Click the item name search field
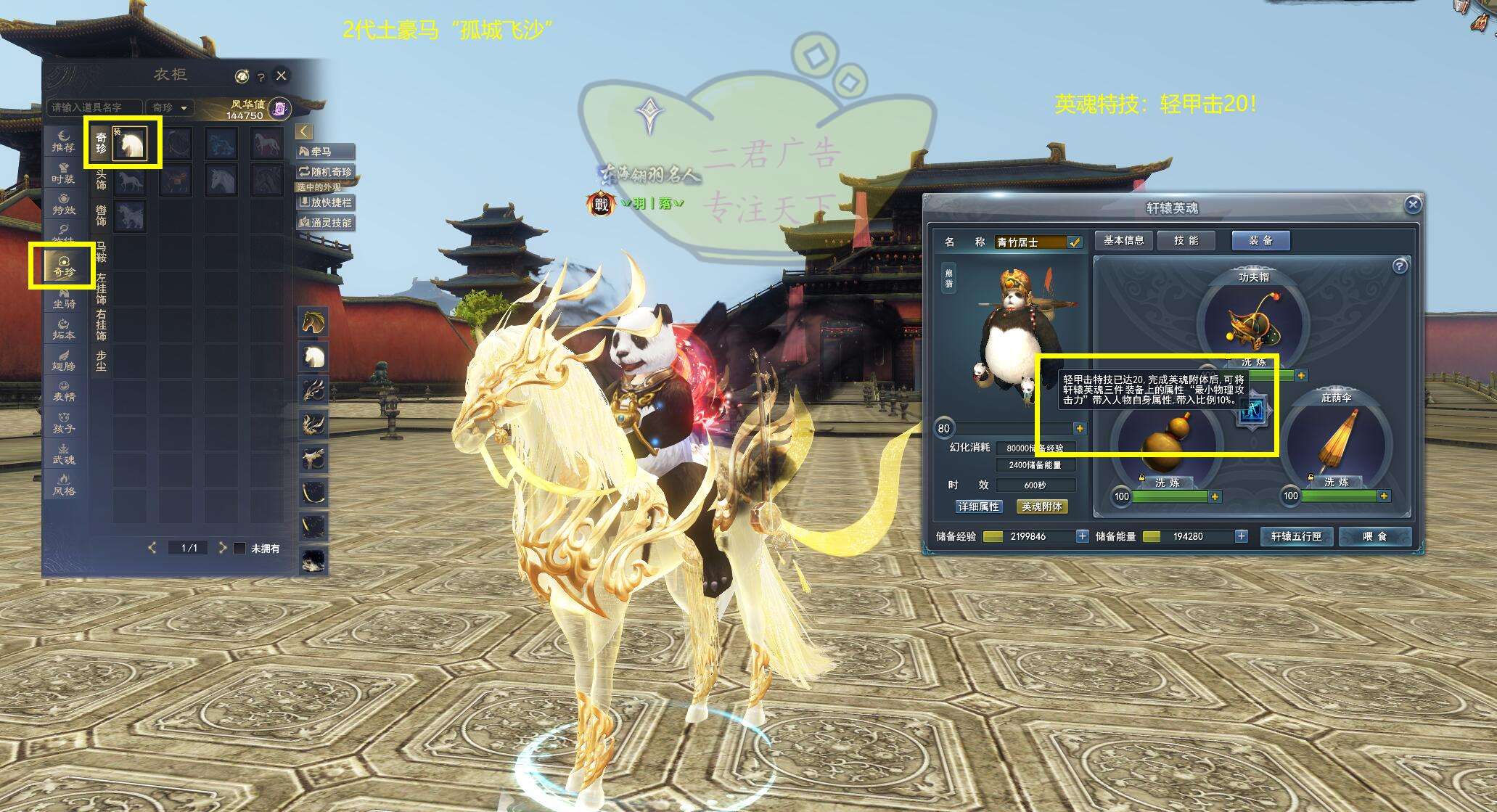Image resolution: width=1497 pixels, height=812 pixels. (94, 107)
